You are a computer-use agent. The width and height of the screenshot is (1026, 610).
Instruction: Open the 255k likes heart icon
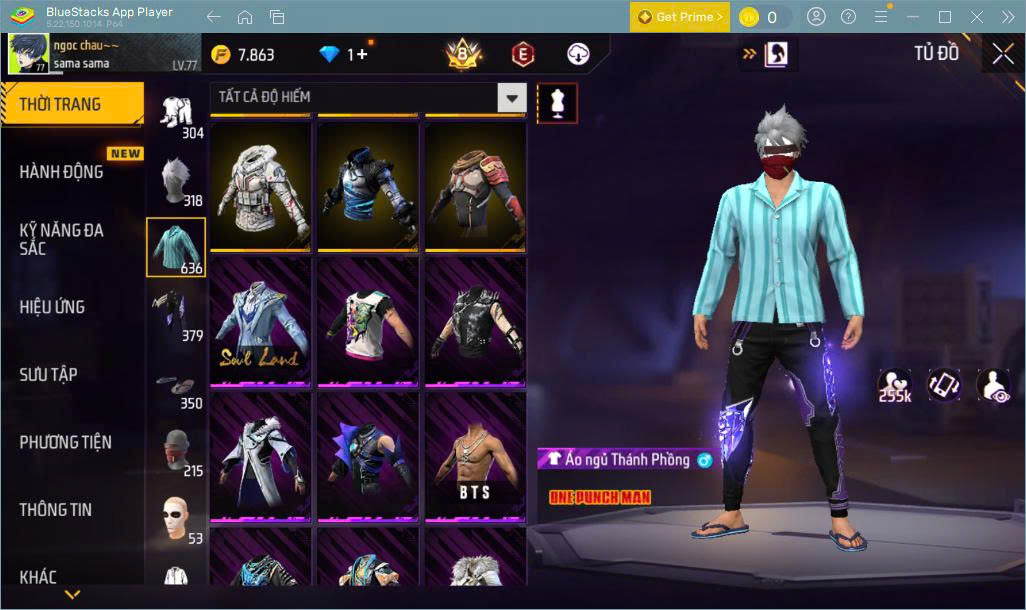(x=895, y=385)
